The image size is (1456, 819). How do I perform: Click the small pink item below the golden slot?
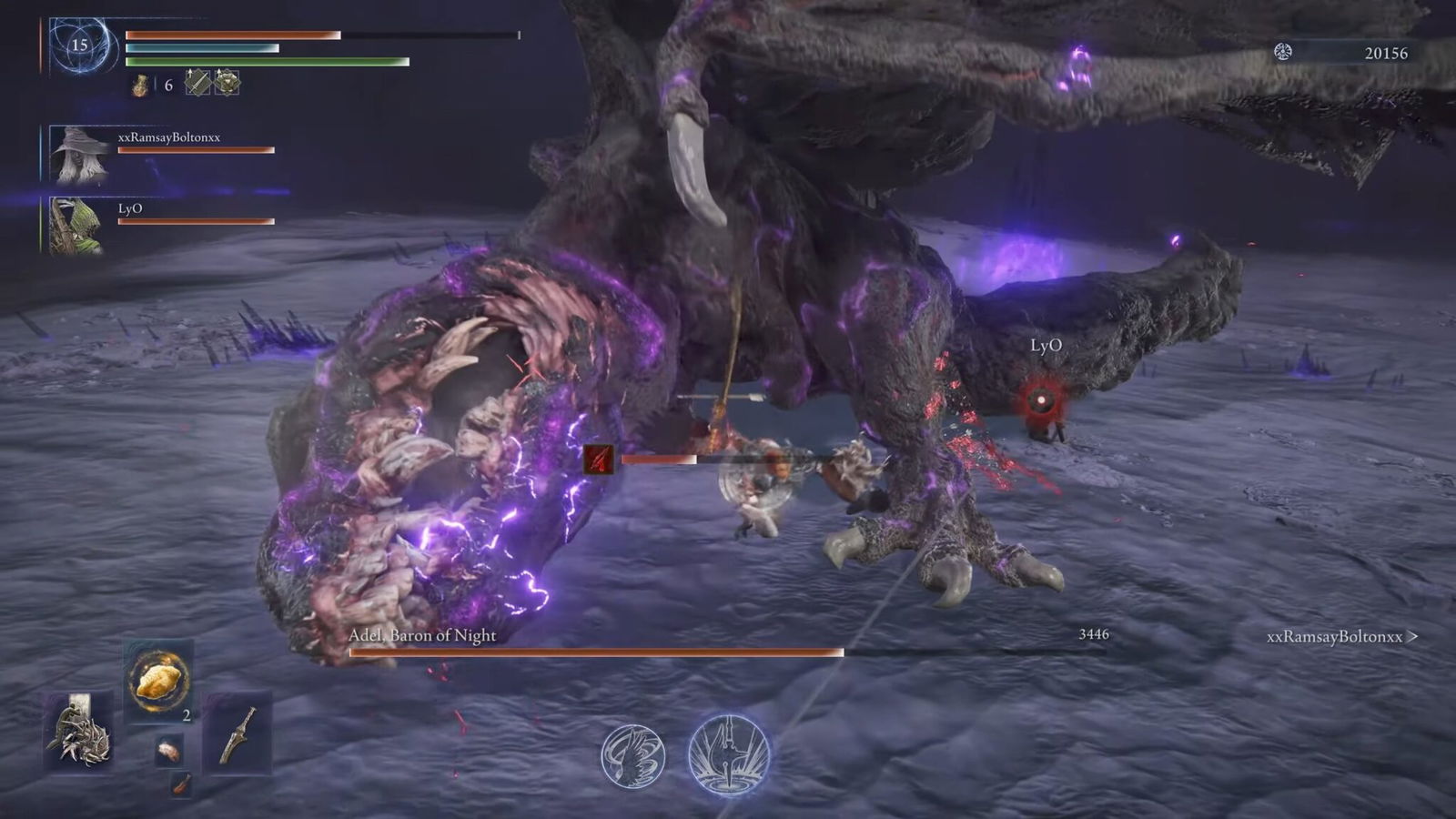pos(168,751)
